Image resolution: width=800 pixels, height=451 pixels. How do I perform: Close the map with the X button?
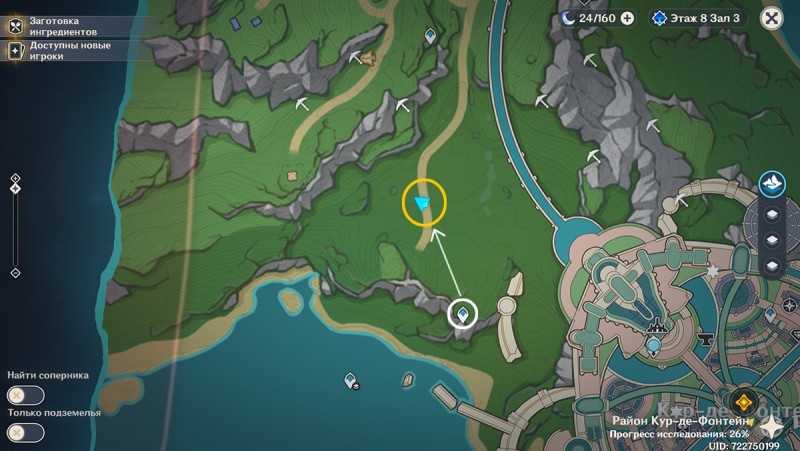[771, 17]
